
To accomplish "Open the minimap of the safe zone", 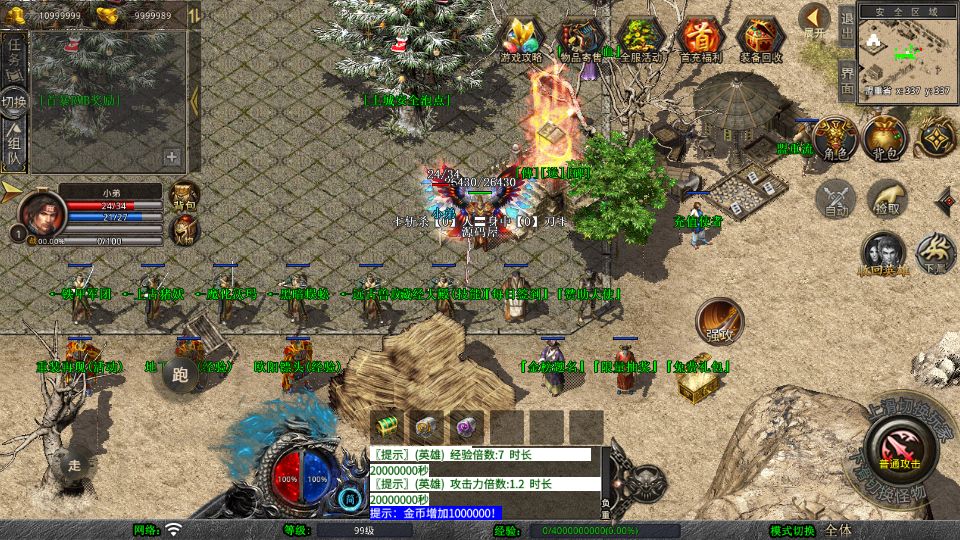I will coord(905,48).
